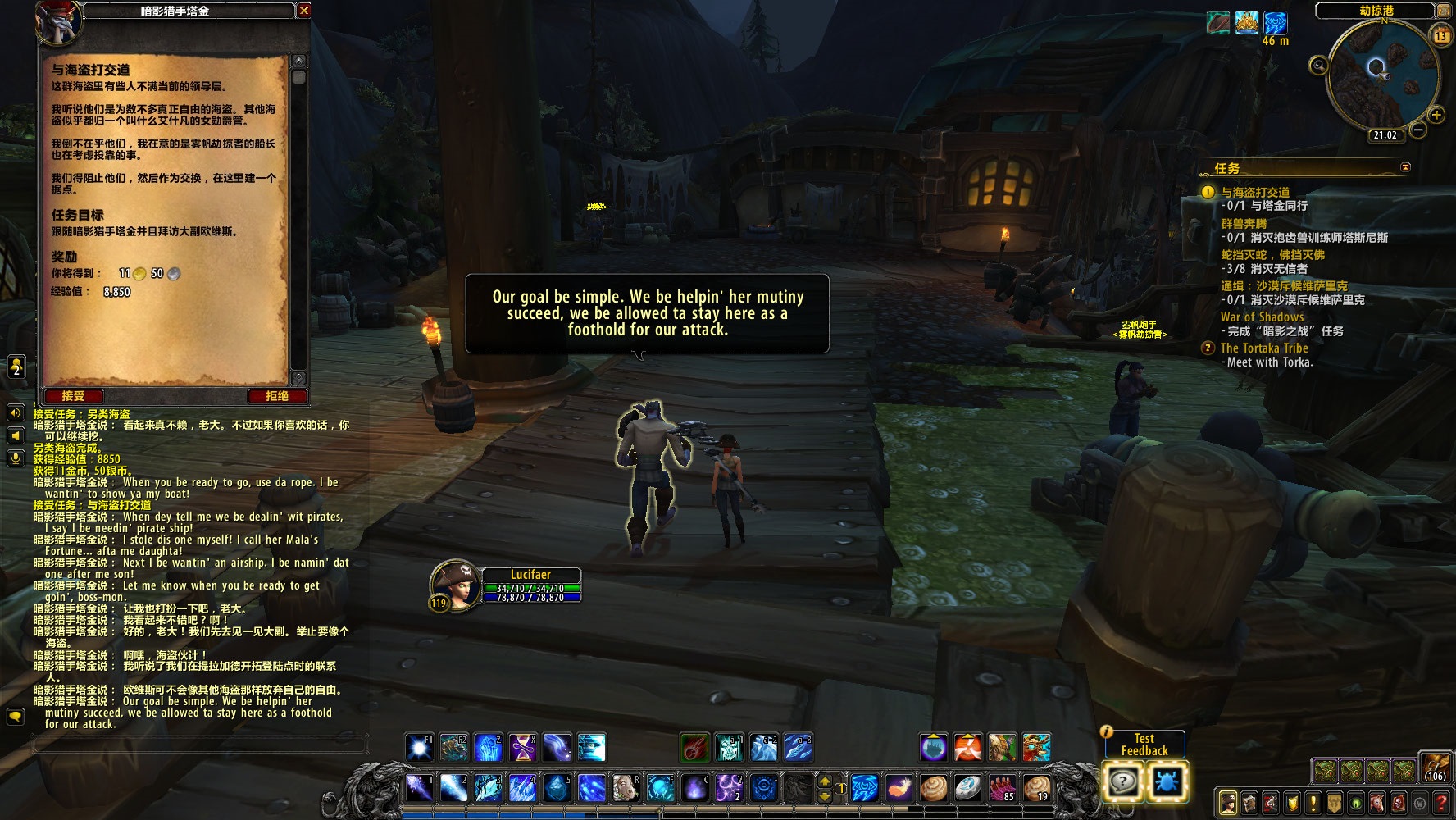Open the calendar showing day 13

pos(1440,35)
